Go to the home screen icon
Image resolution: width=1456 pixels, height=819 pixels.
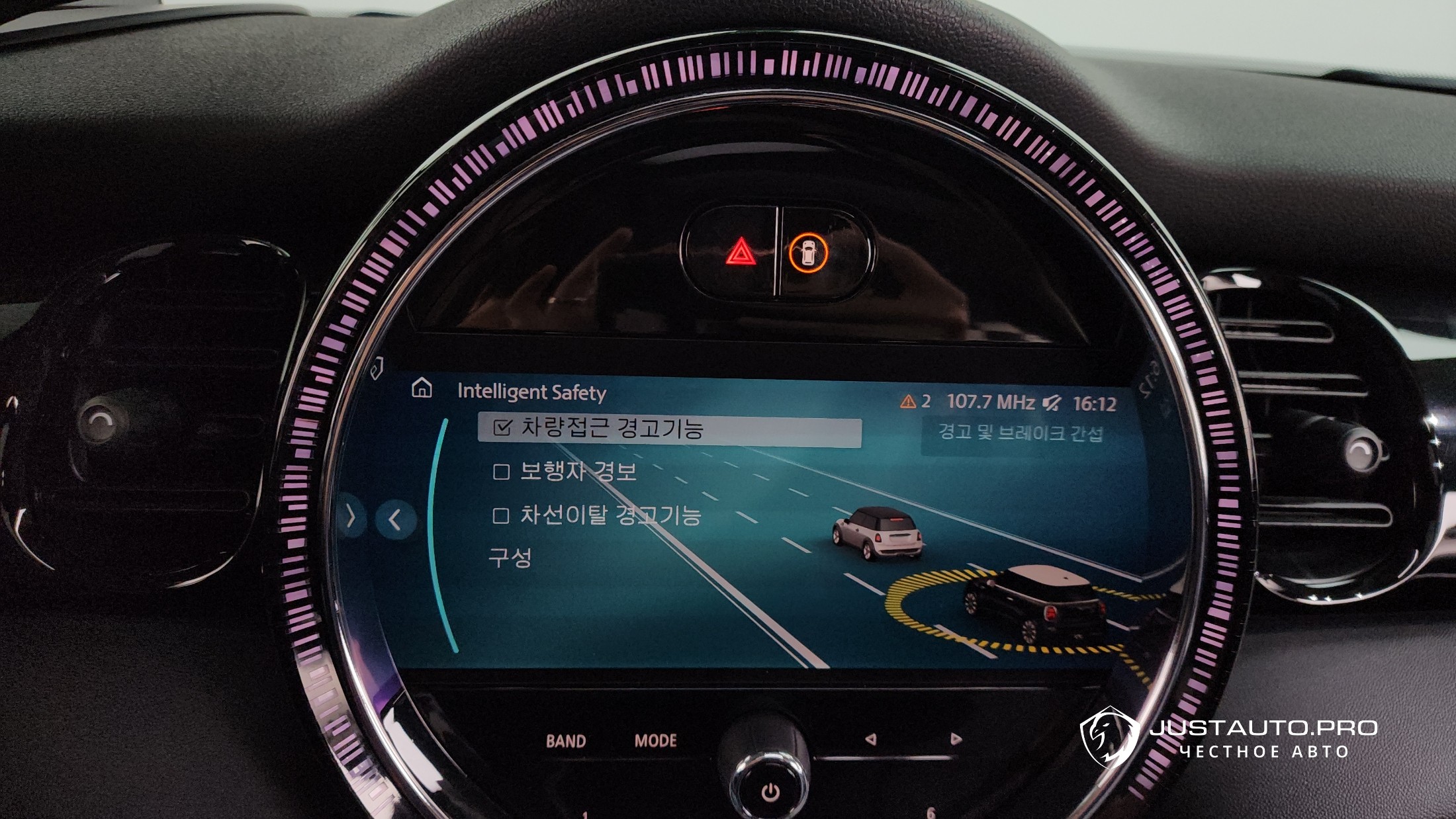tap(422, 388)
